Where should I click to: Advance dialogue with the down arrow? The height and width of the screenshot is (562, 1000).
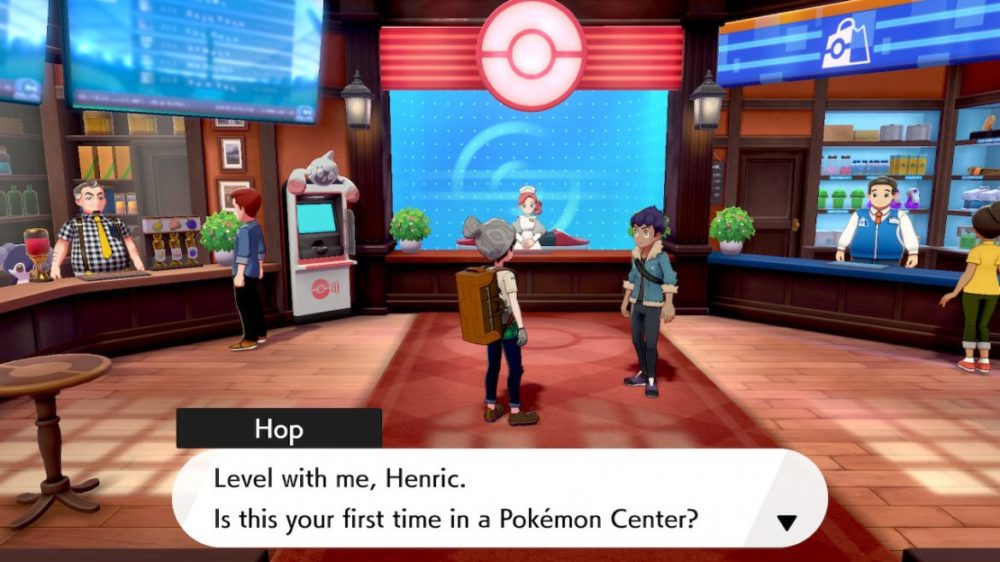pos(786,522)
